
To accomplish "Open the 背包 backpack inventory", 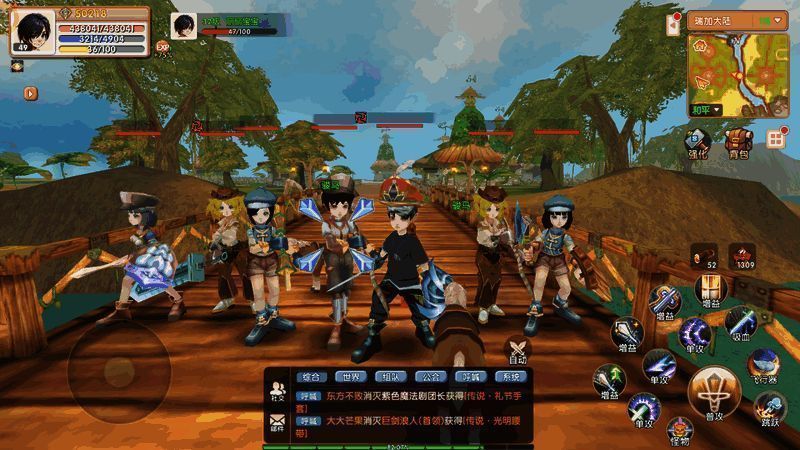I will (738, 142).
